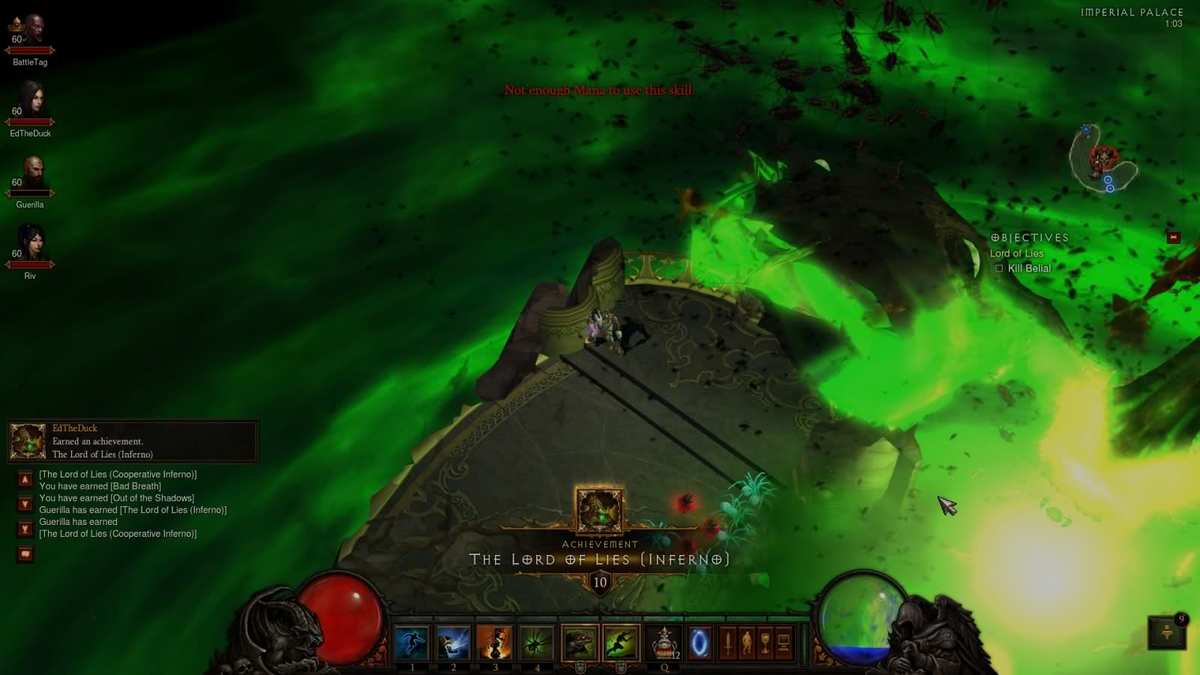
Task: Use the skill bound to slot 2
Action: pyautogui.click(x=453, y=643)
